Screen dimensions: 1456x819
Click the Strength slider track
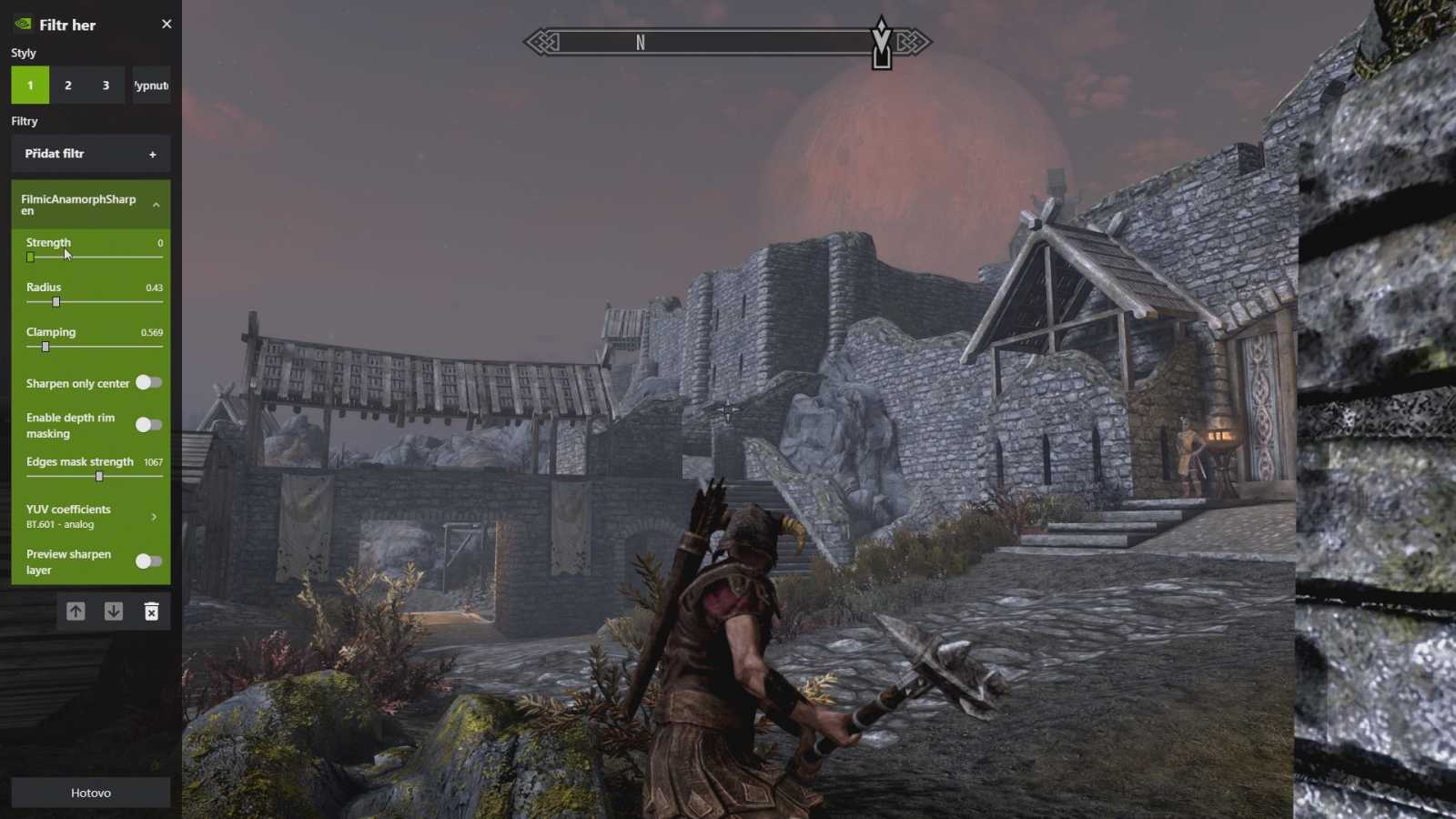click(96, 258)
